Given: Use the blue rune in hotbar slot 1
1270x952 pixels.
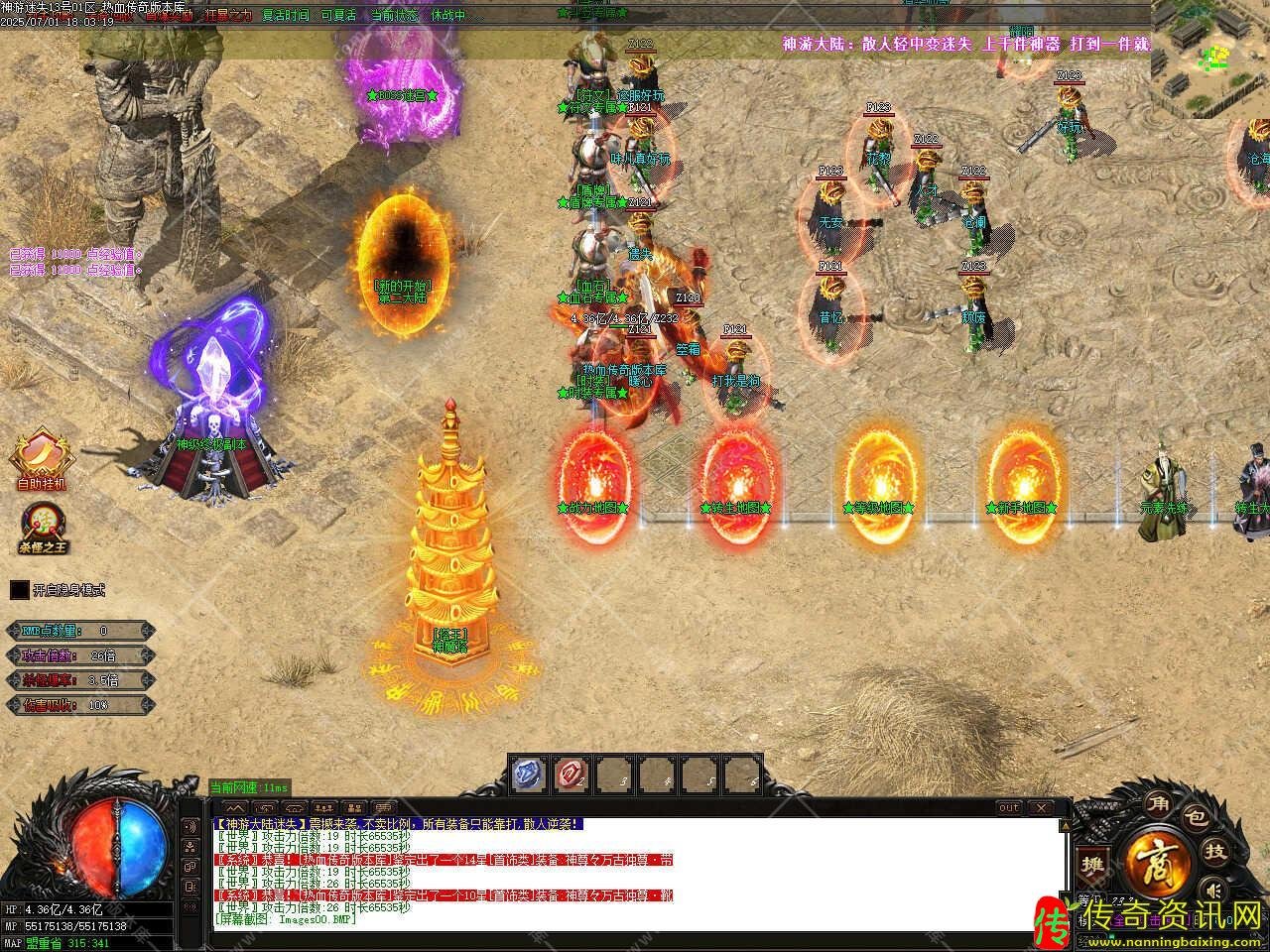Looking at the screenshot, I should (529, 774).
